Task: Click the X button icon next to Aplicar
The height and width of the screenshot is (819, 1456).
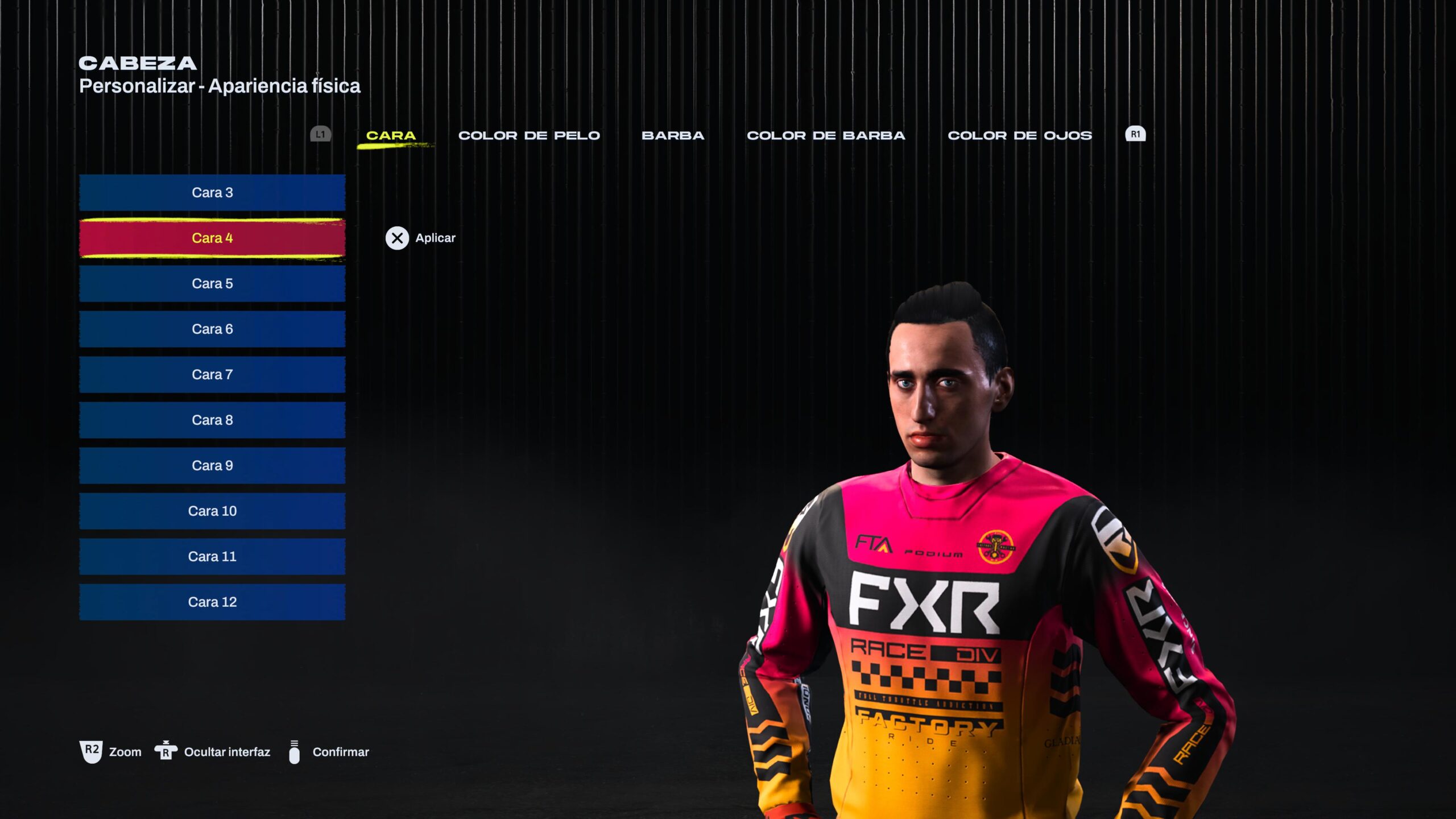Action: [x=397, y=238]
